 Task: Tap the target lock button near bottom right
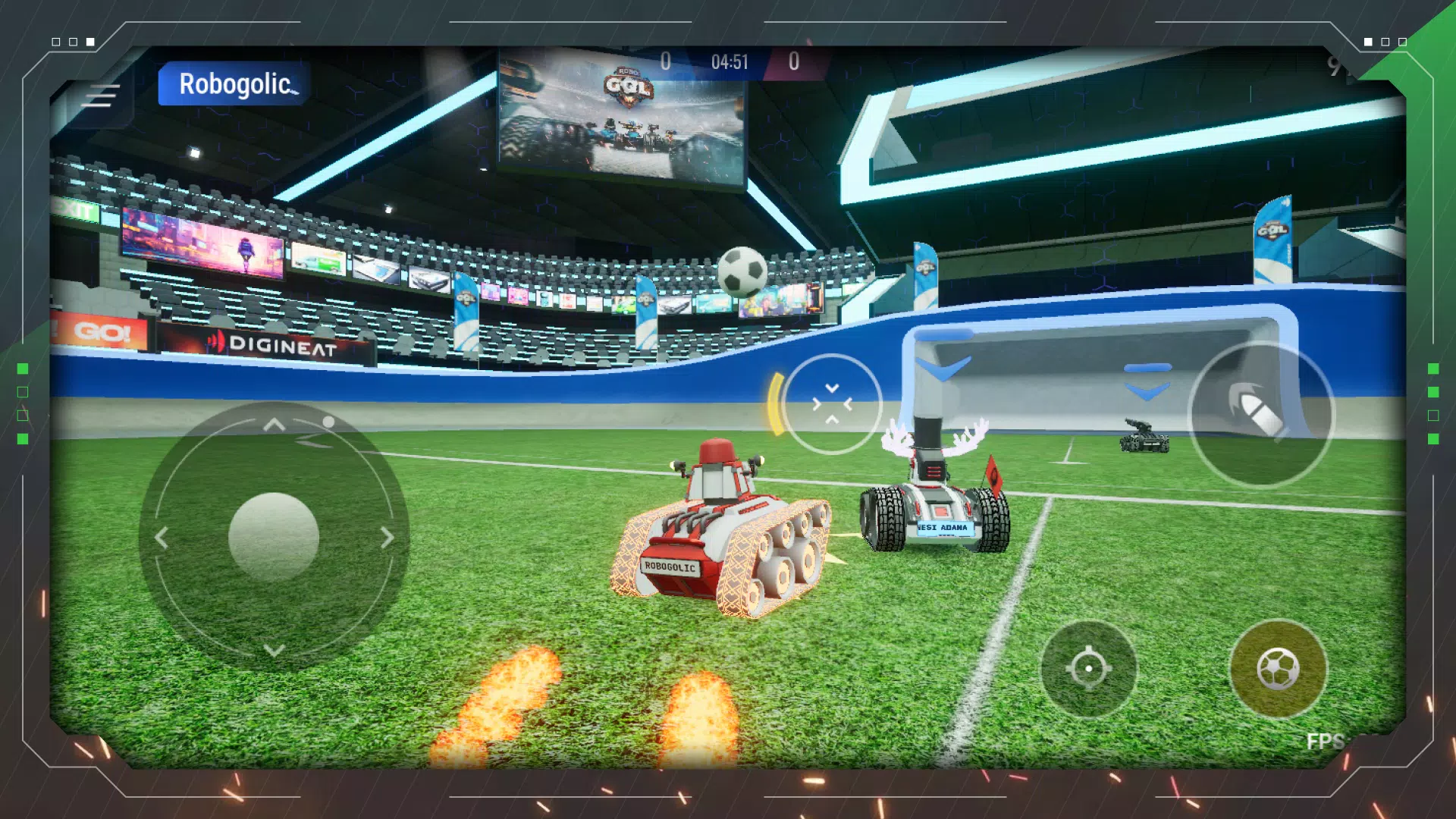tap(1090, 670)
